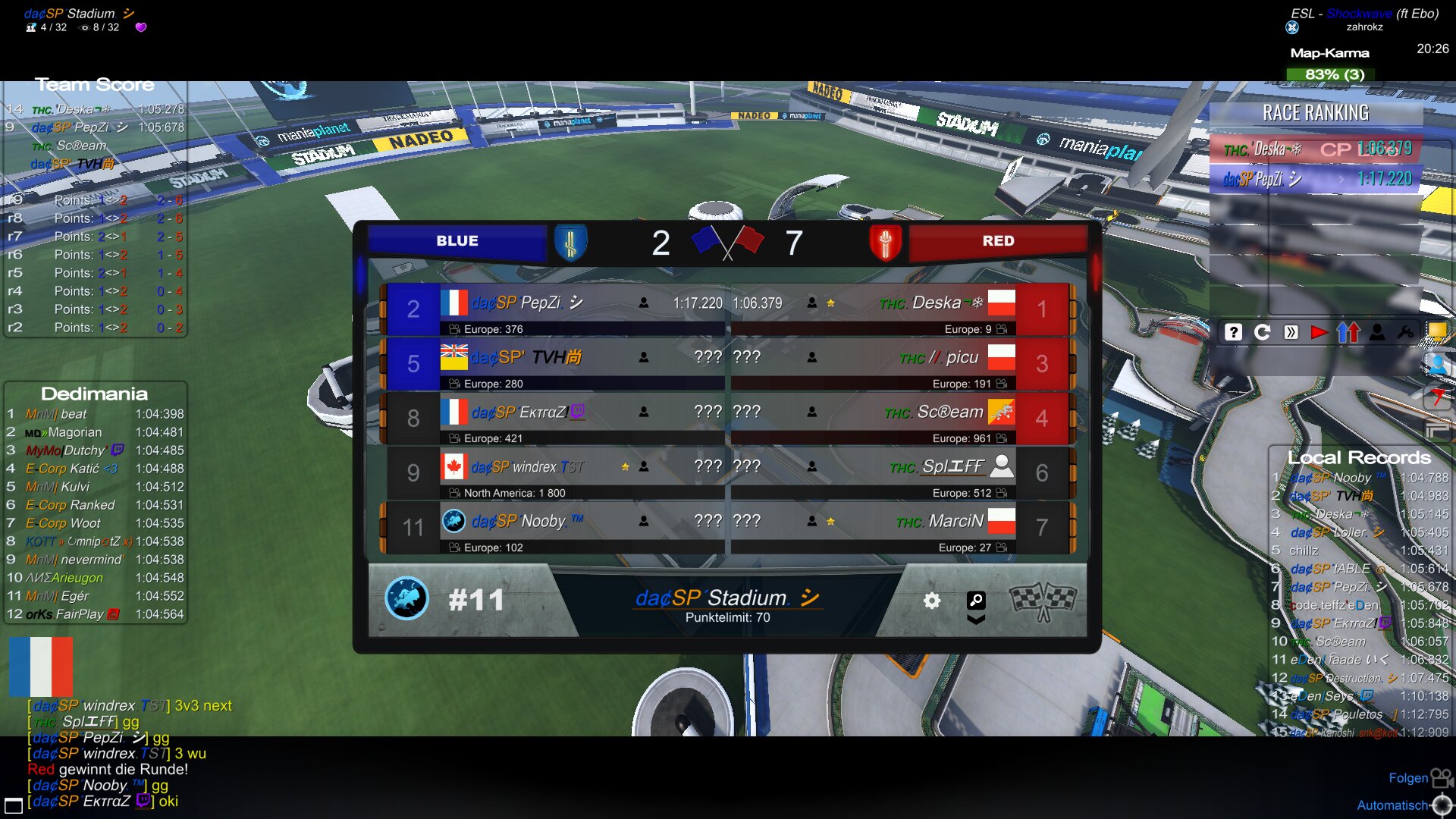Open the black player silhouette icon
This screenshot has width=1456, height=819.
tap(1377, 332)
